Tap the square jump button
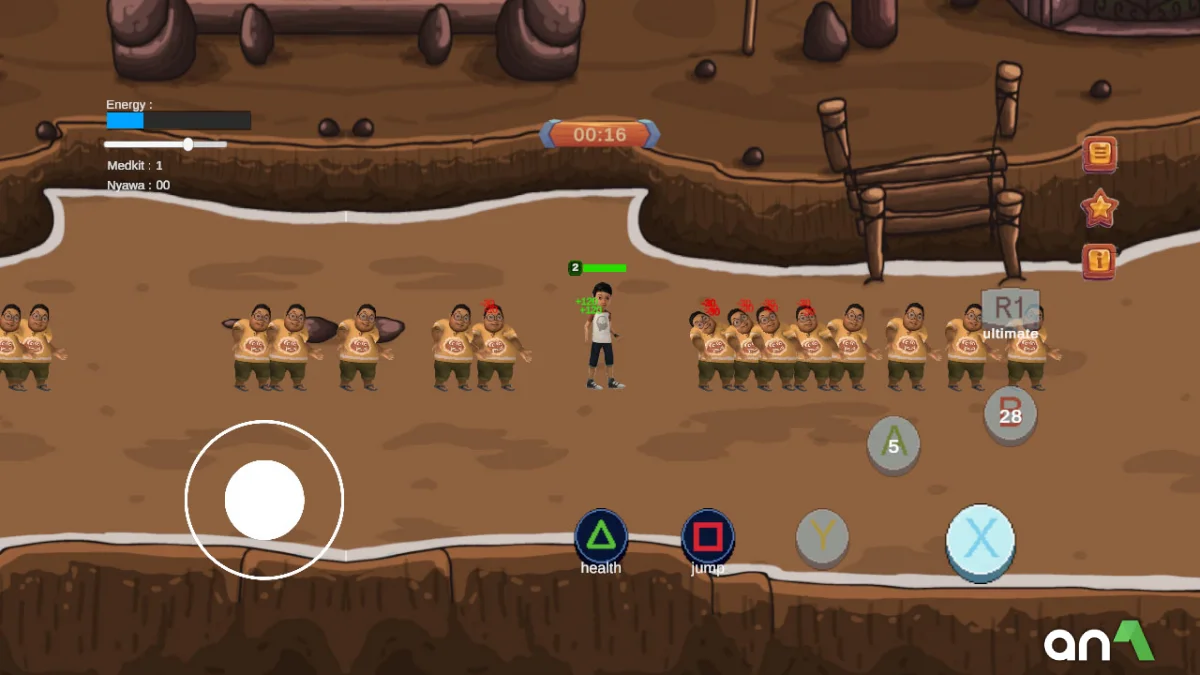 tap(707, 537)
